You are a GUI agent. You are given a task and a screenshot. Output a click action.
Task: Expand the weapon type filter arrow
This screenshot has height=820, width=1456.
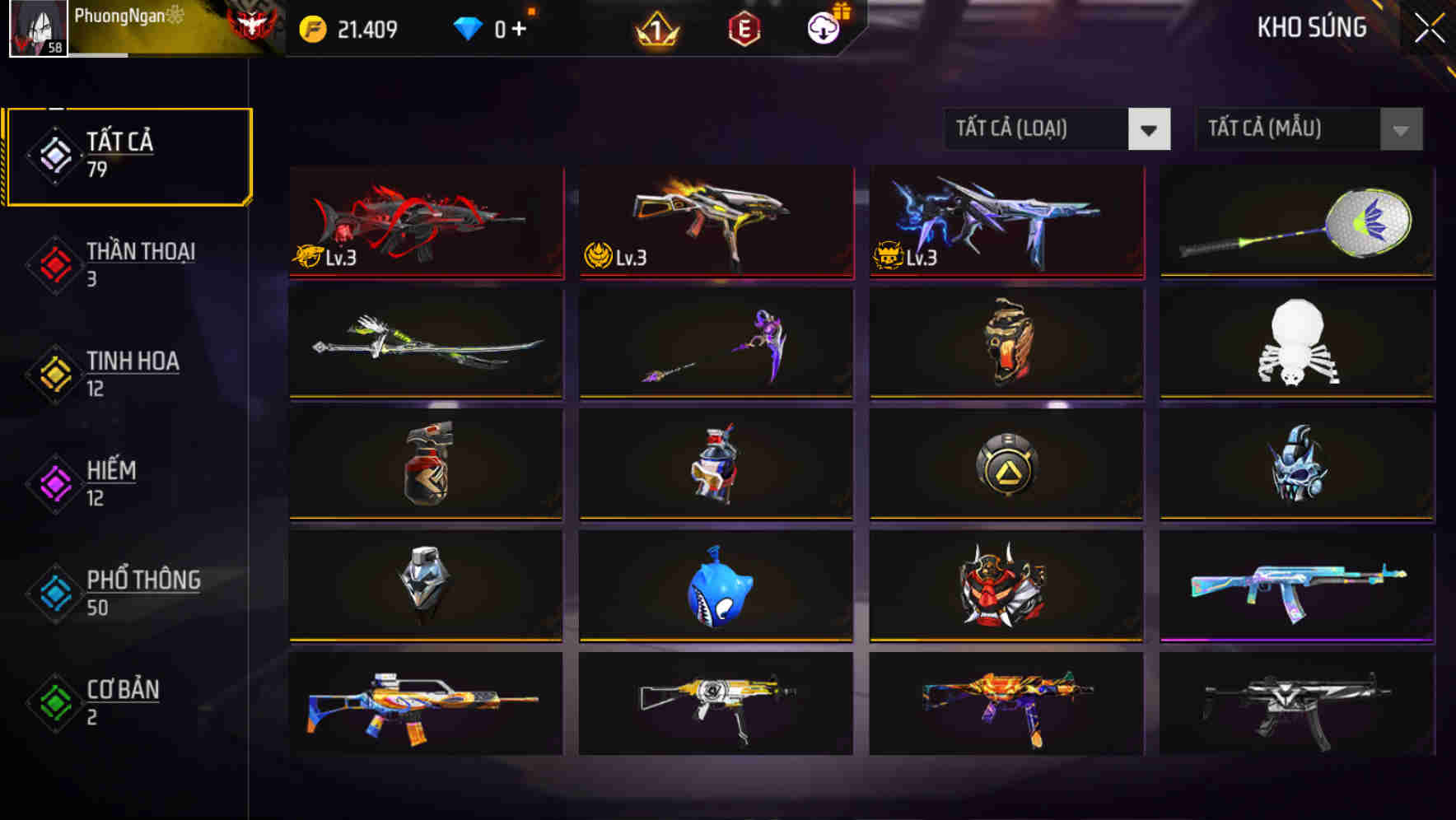pyautogui.click(x=1150, y=129)
